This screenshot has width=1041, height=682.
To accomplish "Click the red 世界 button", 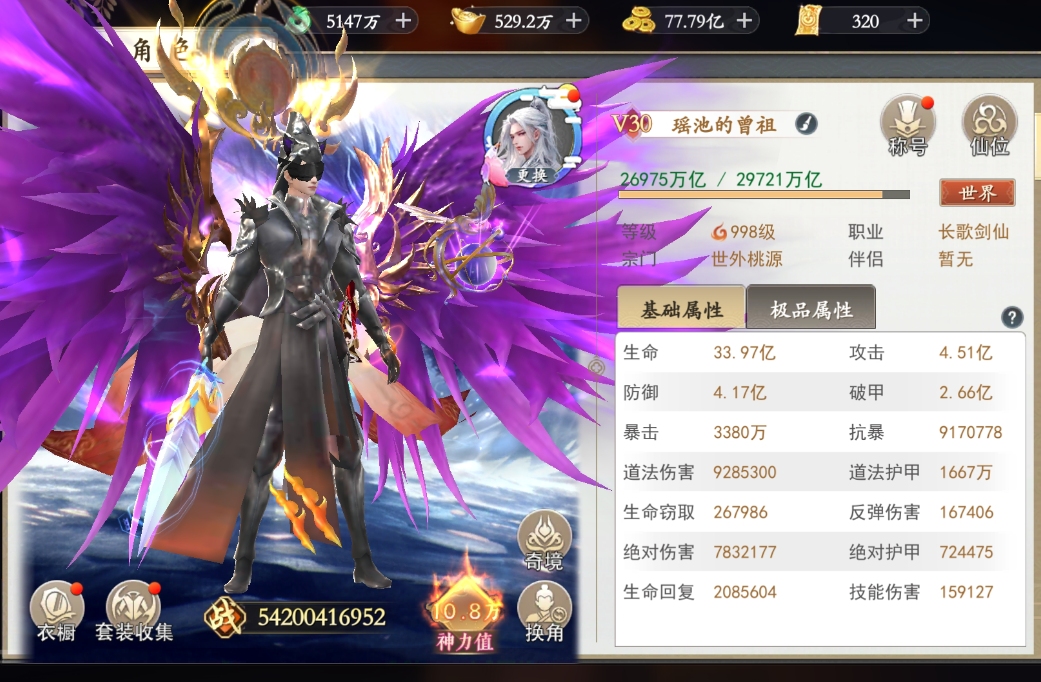I will point(976,192).
